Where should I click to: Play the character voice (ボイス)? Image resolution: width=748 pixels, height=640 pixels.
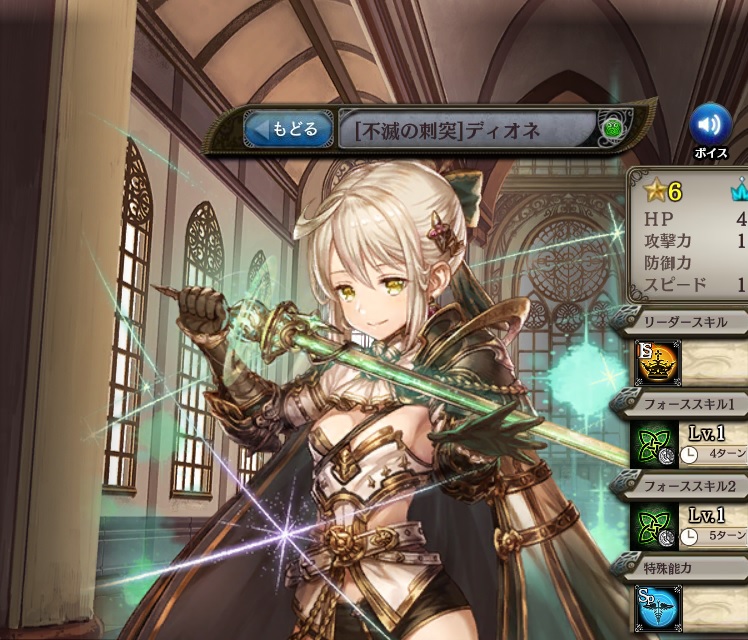(x=710, y=125)
